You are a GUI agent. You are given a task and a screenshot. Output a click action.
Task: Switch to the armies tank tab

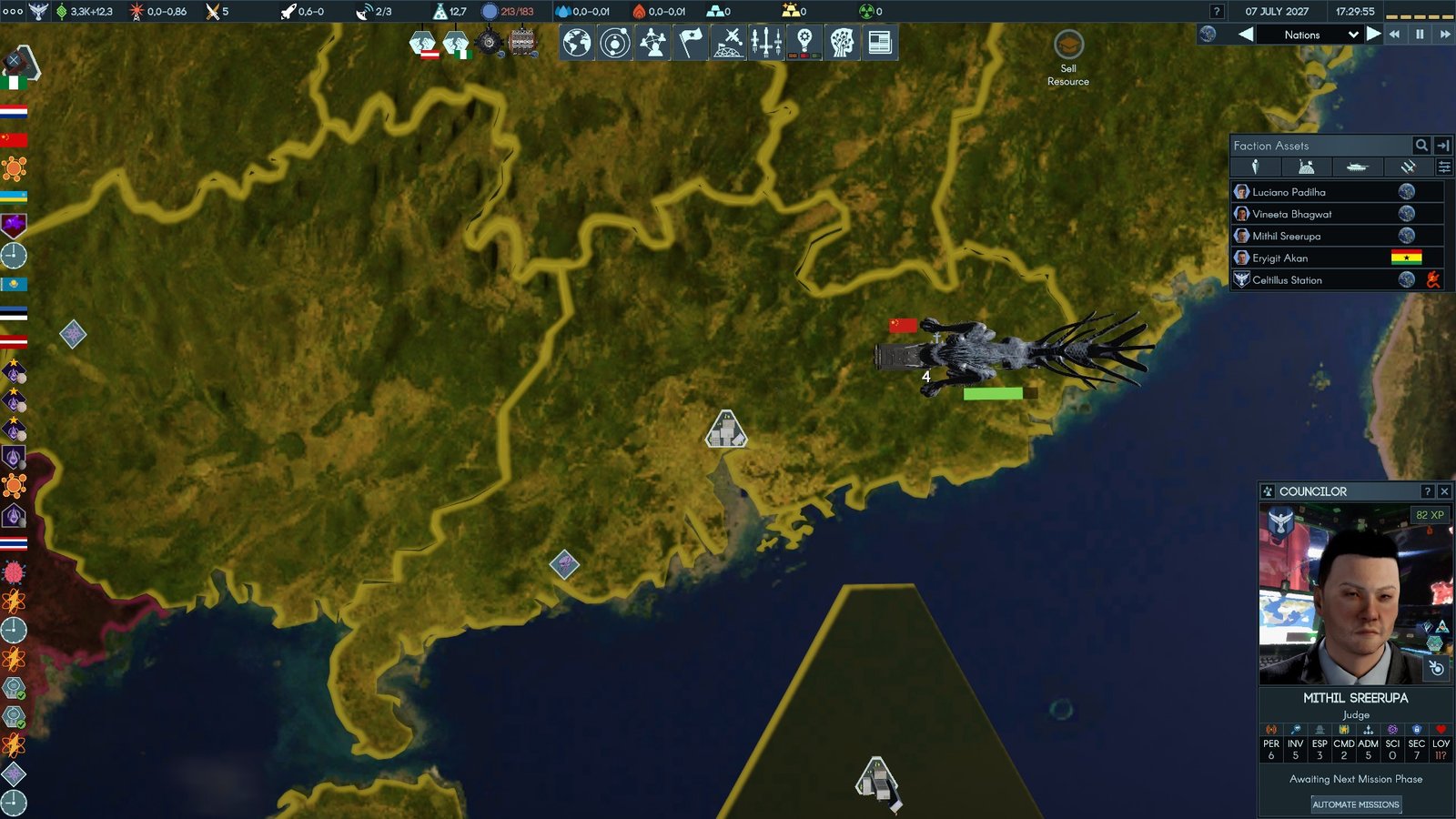(x=1357, y=167)
